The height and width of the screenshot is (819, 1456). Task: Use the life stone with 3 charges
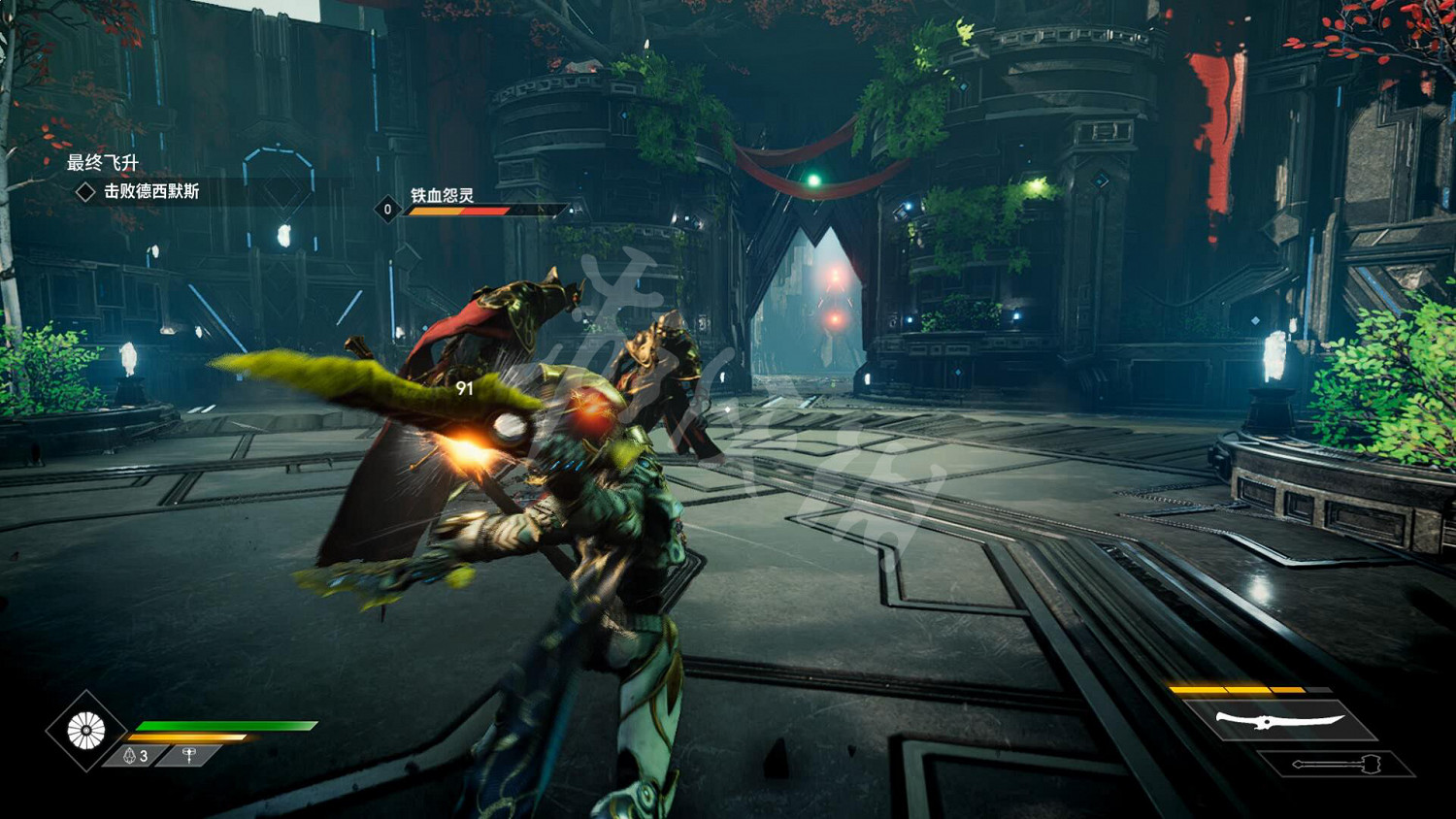[x=135, y=755]
